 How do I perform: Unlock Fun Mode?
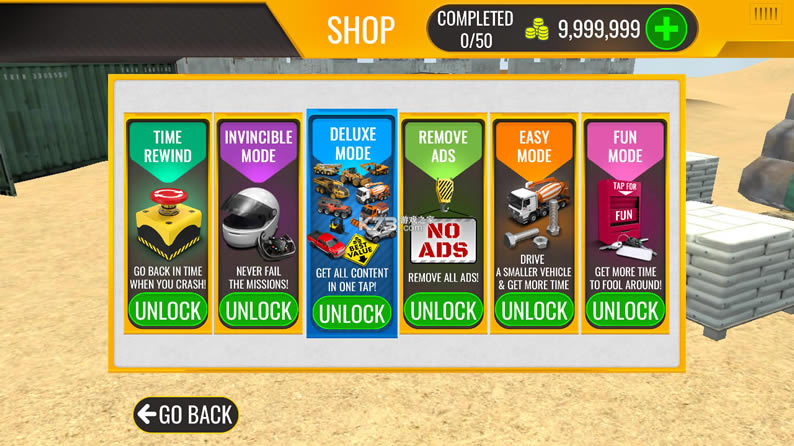625,310
